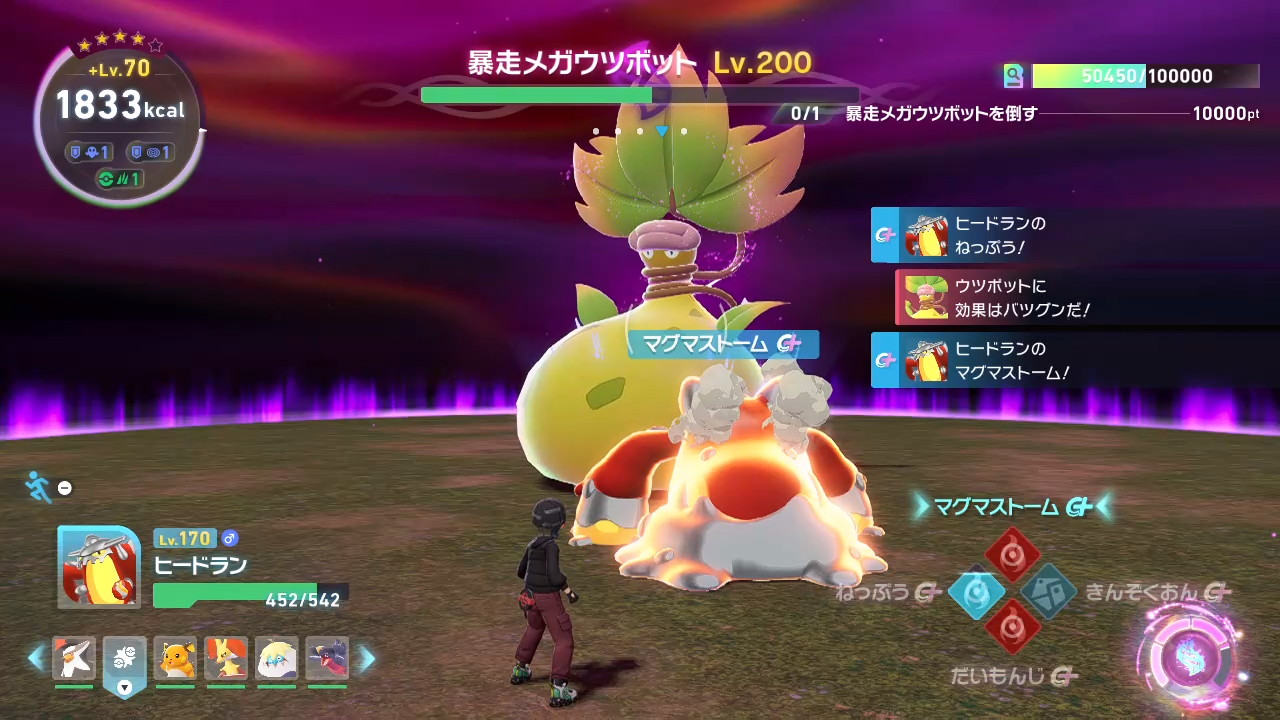The width and height of the screenshot is (1280, 720).
Task: Select the highlighted Poké Ball party slot
Action: point(124,661)
